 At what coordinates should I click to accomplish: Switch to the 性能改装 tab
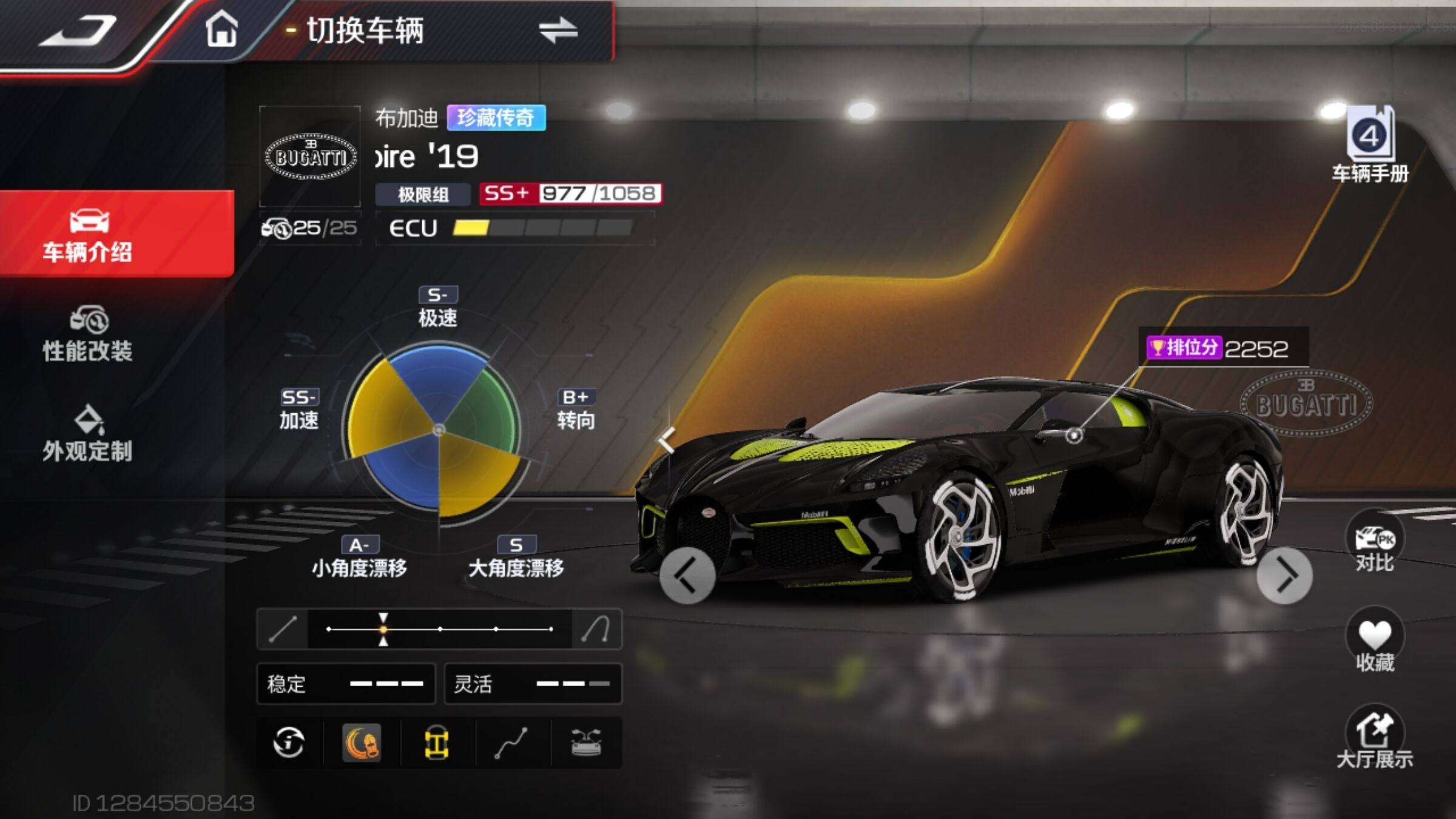[x=89, y=335]
